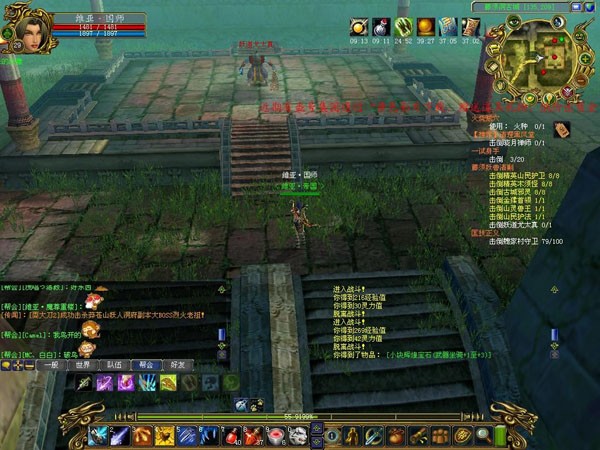The image size is (600, 450).
Task: Click the player portrait in the corner
Action: [x=22, y=30]
